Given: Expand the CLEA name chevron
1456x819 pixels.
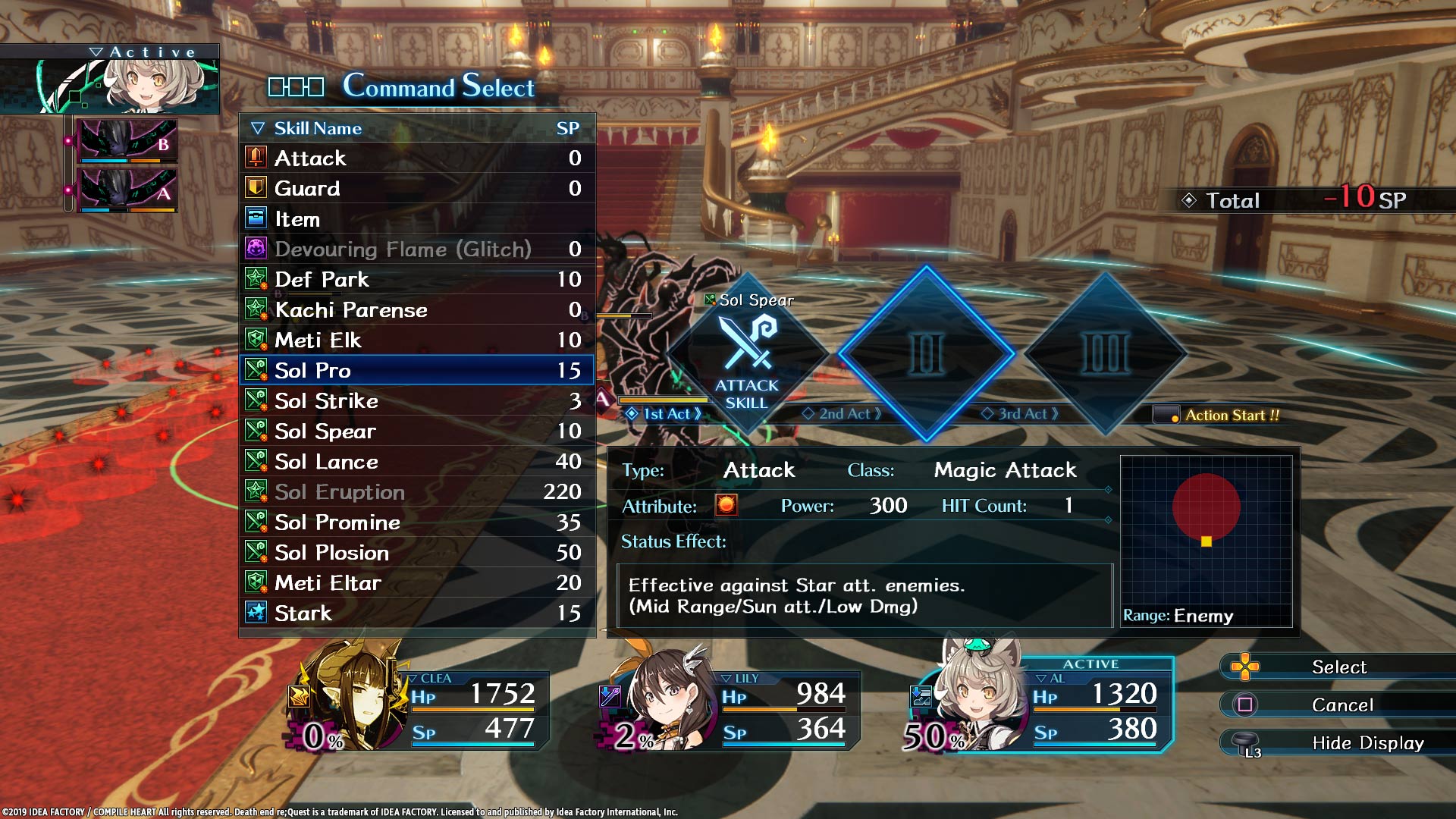Looking at the screenshot, I should pyautogui.click(x=412, y=677).
